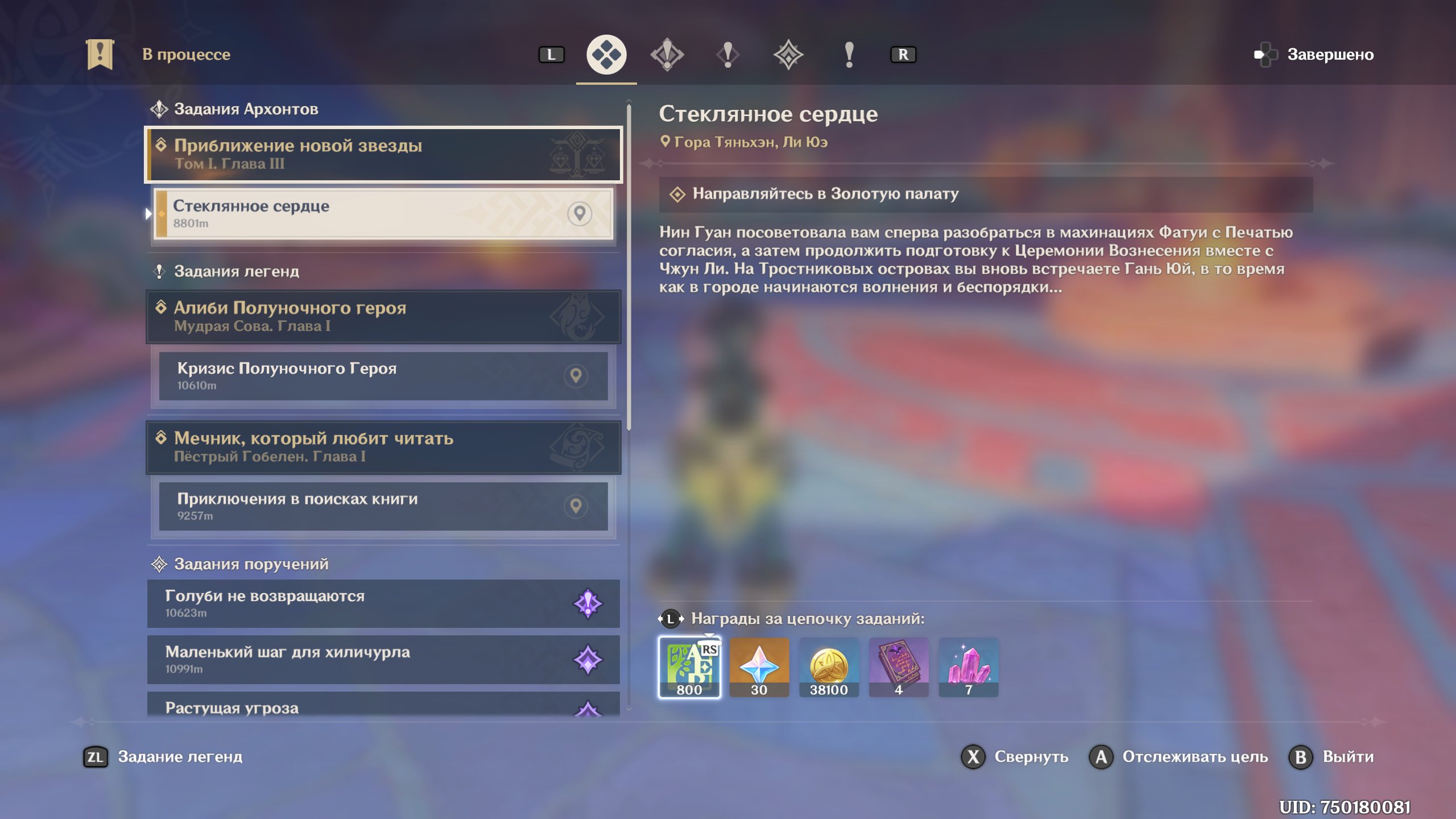Switch to the Archon quests filter tab
Image resolution: width=1456 pixels, height=819 pixels.
[667, 55]
